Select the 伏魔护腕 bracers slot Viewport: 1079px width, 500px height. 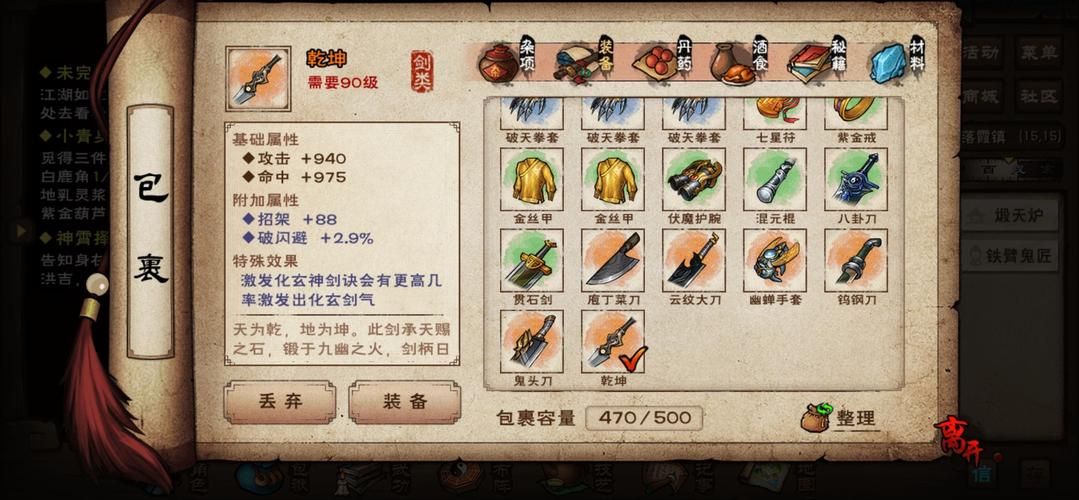coord(693,180)
